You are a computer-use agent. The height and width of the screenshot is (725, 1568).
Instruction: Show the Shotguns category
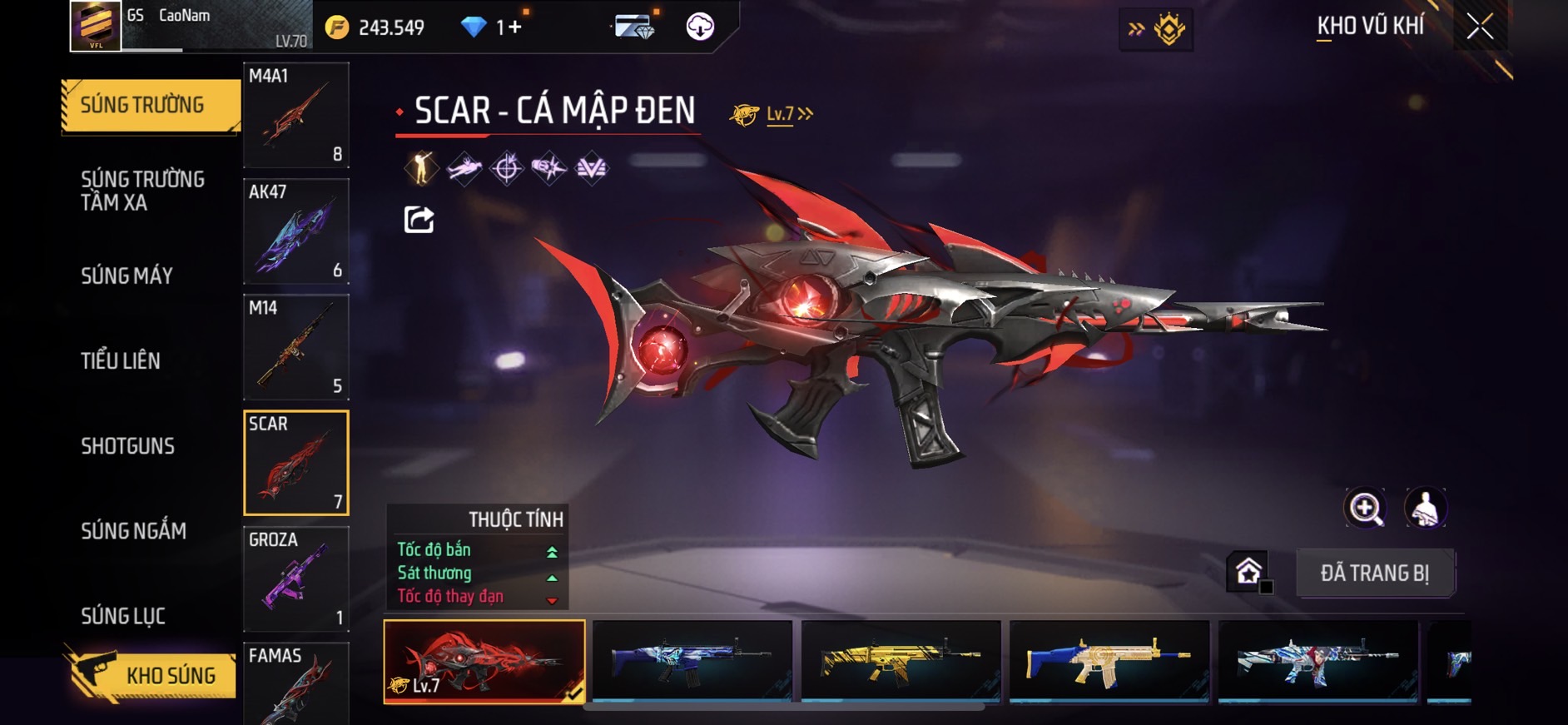tap(127, 446)
